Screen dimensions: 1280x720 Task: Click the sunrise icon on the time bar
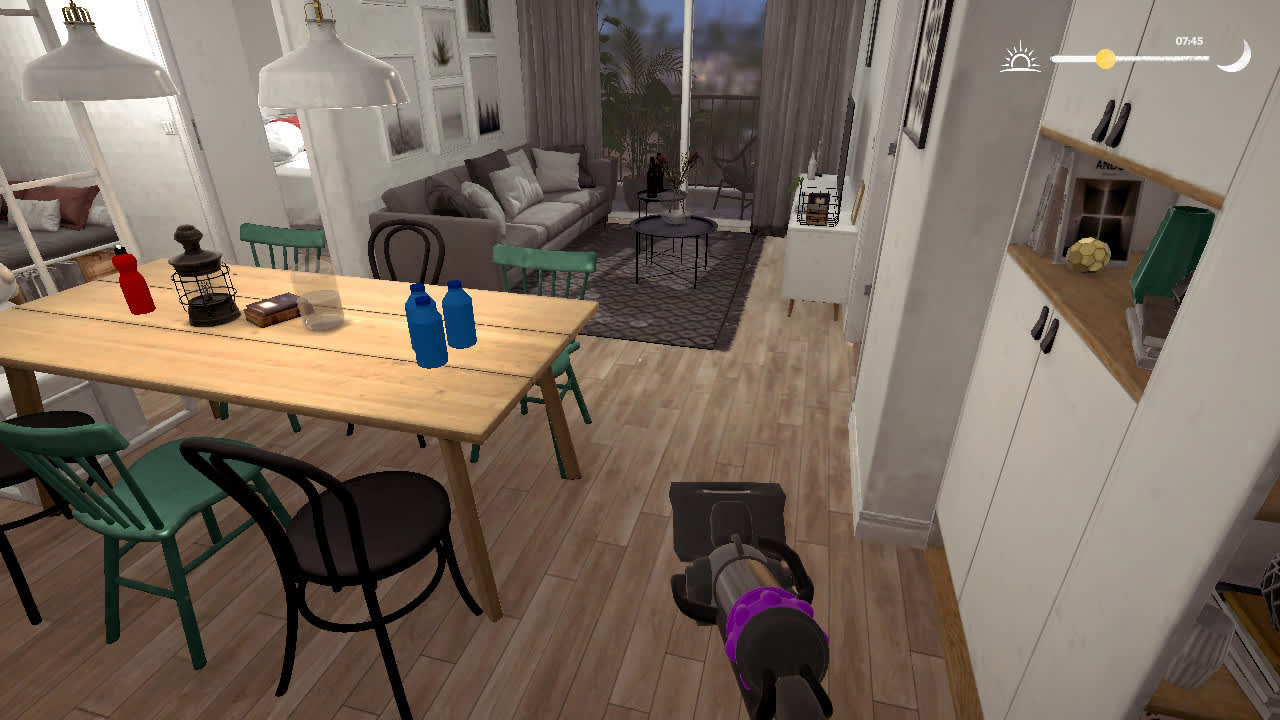pyautogui.click(x=1019, y=58)
